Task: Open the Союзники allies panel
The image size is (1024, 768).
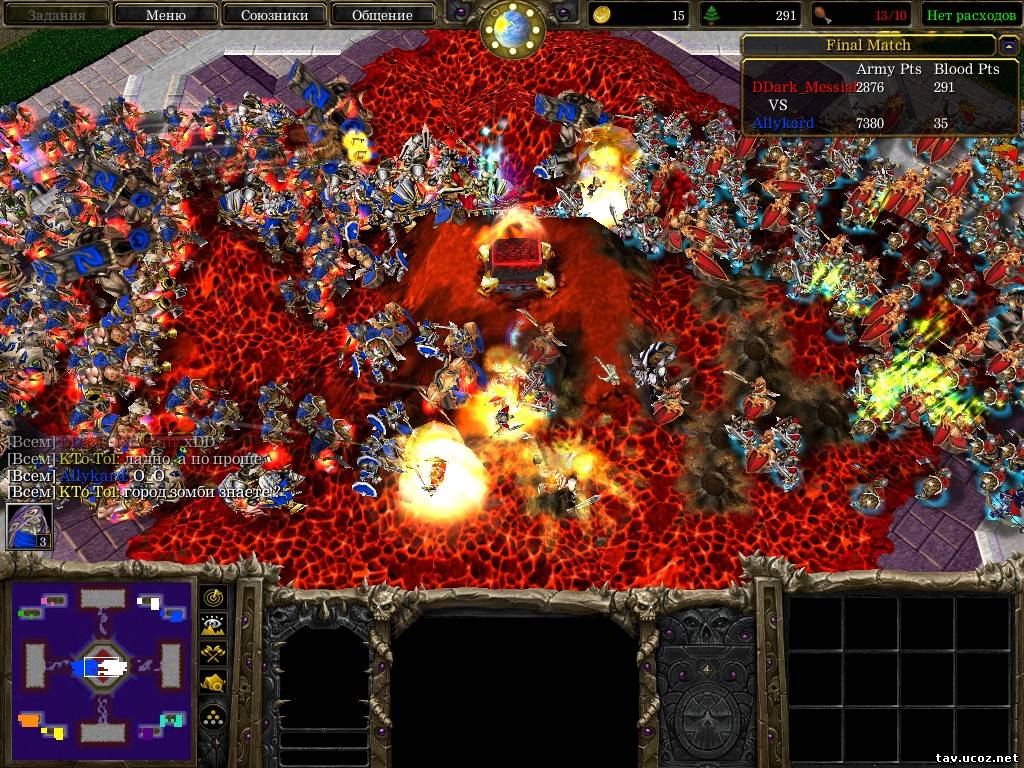Action: (273, 15)
